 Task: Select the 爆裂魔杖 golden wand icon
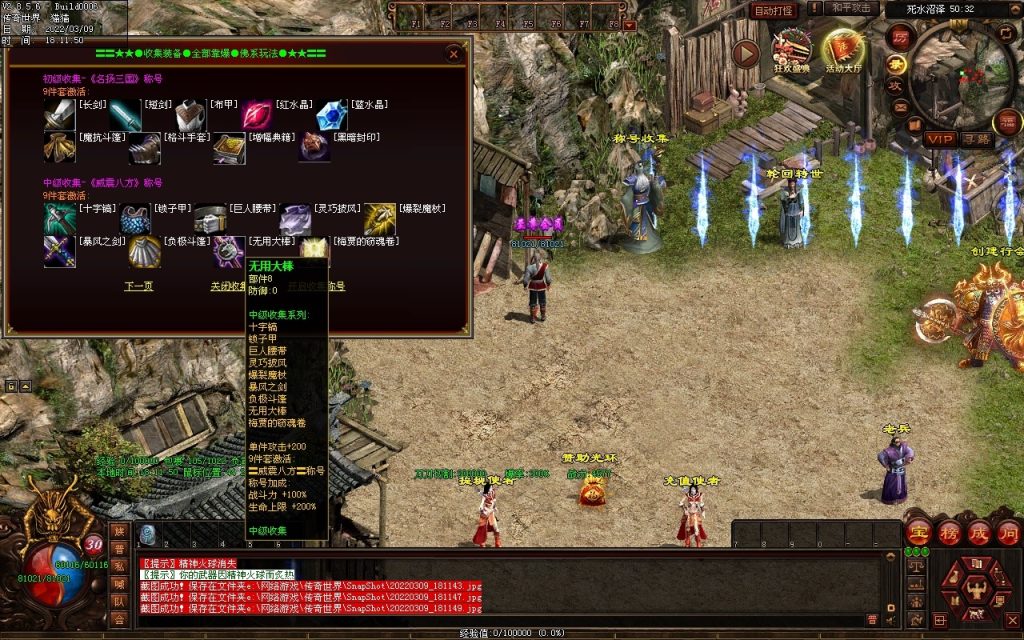point(380,220)
